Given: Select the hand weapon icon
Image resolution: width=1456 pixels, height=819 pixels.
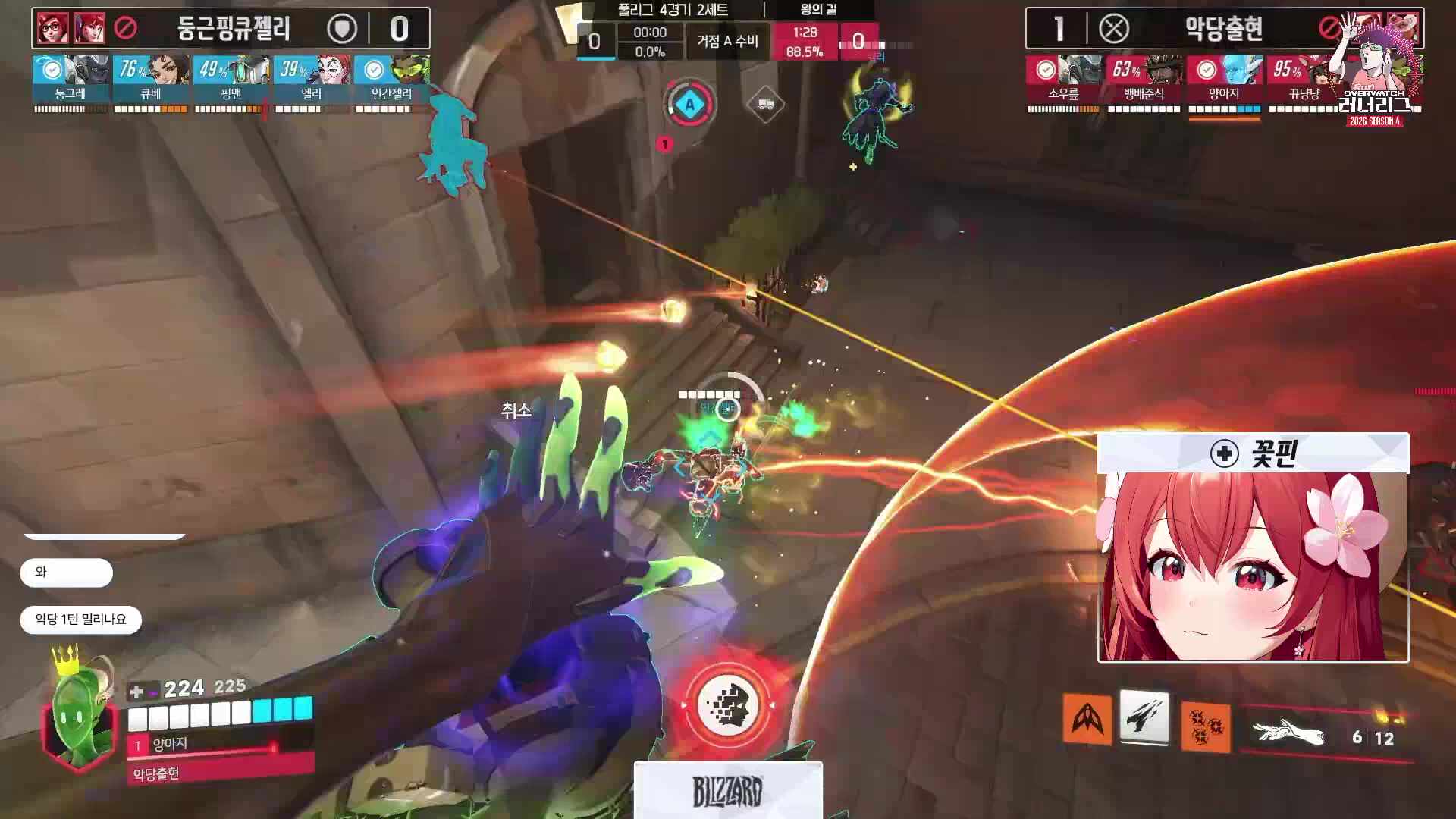Looking at the screenshot, I should click(x=1288, y=734).
